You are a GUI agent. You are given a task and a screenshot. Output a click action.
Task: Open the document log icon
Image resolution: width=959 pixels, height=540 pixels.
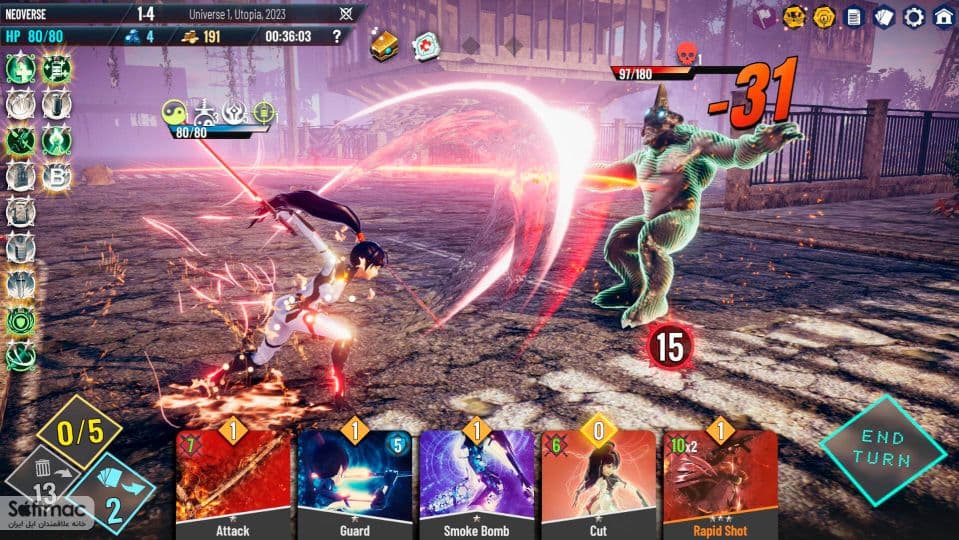[x=854, y=16]
